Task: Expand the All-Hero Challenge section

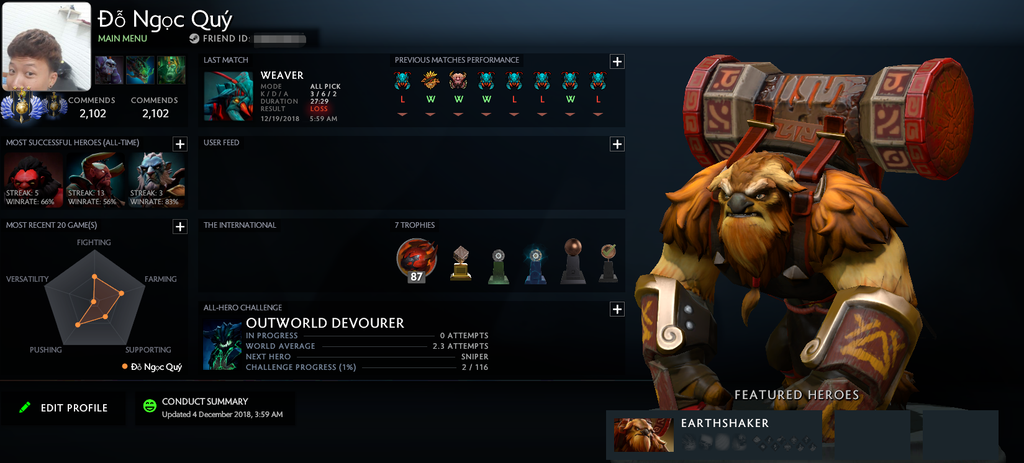Action: click(x=617, y=309)
